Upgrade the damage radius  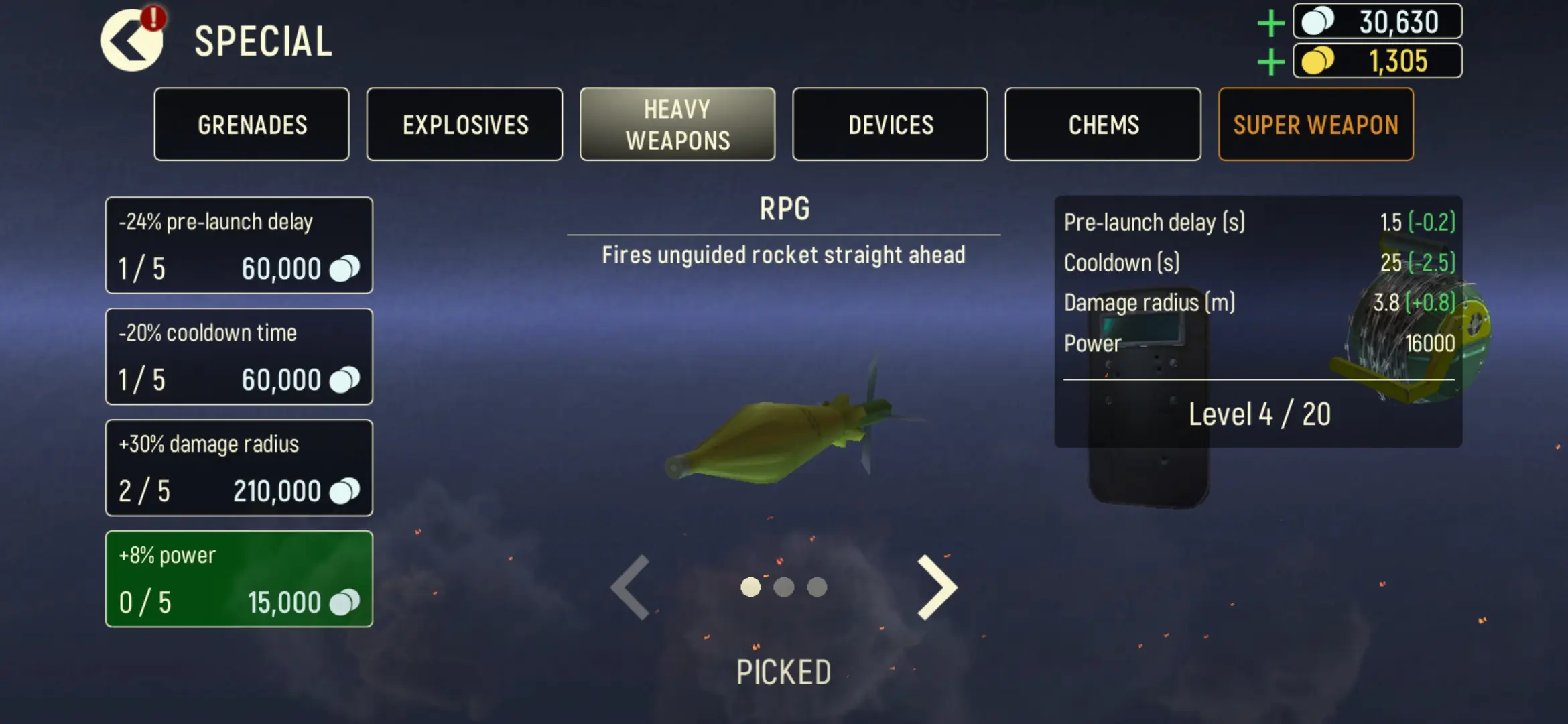tap(239, 468)
